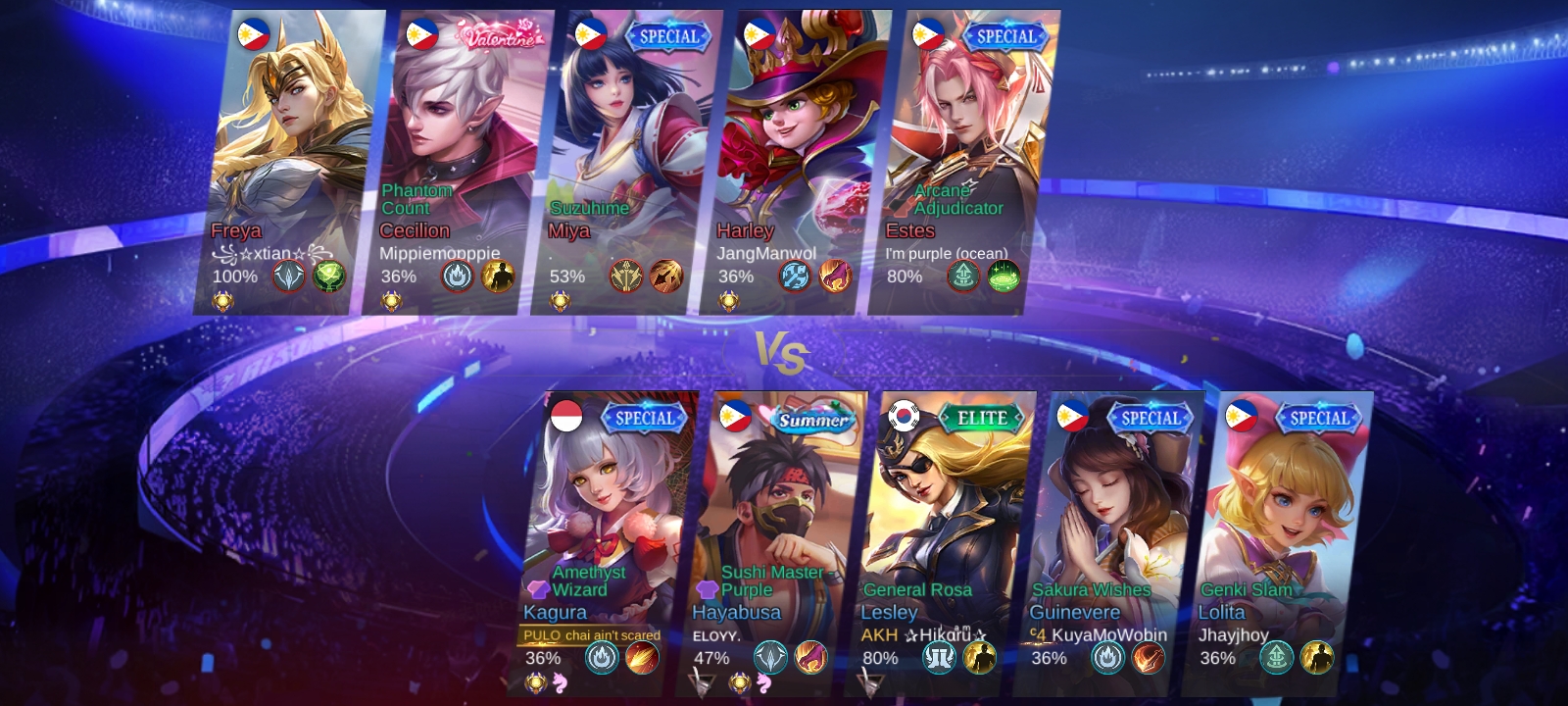The image size is (1568, 706).
Task: Inspect the green healing spell on Estes
Action: (1004, 277)
